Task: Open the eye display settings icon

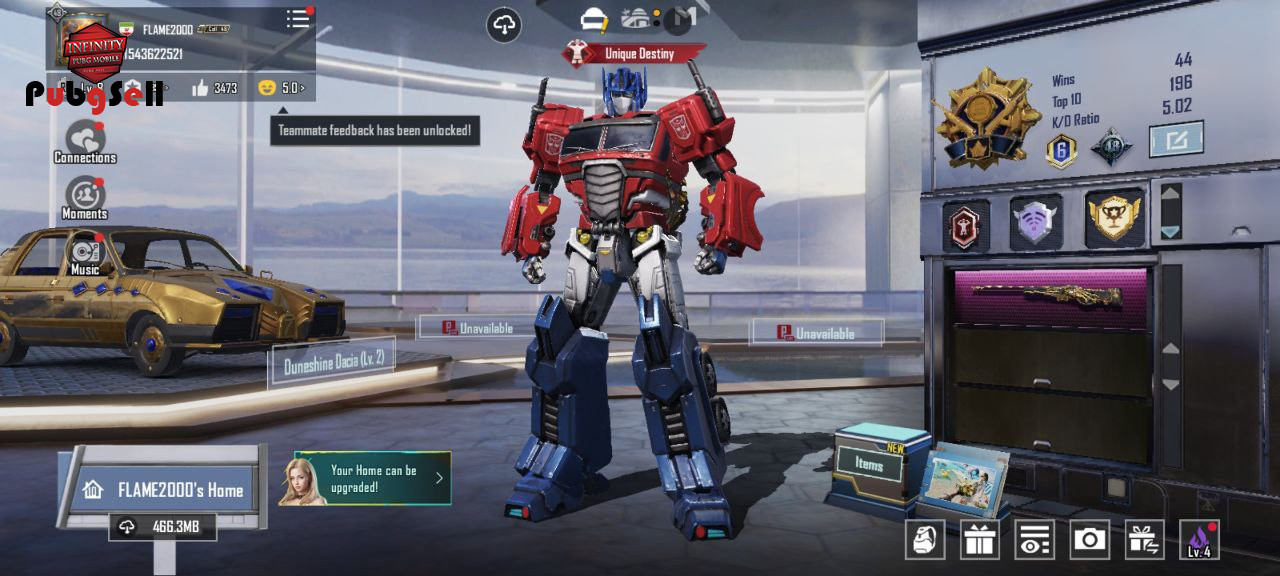Action: coord(1034,540)
